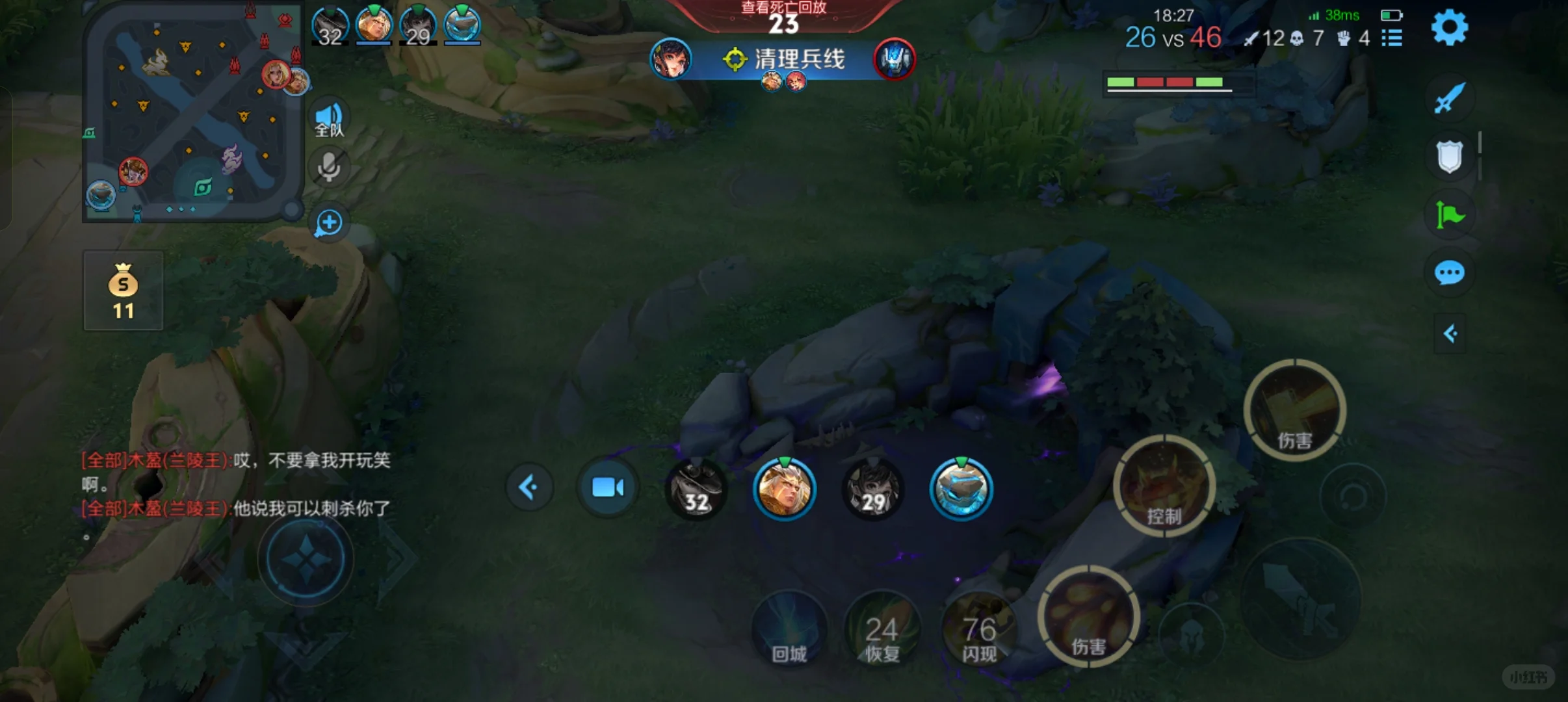
Task: Activate the 控制 control skill button
Action: (x=1164, y=487)
